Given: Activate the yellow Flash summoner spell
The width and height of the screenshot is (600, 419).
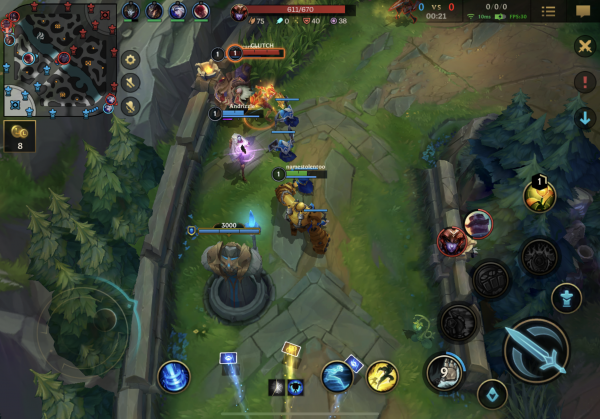Looking at the screenshot, I should 381,376.
